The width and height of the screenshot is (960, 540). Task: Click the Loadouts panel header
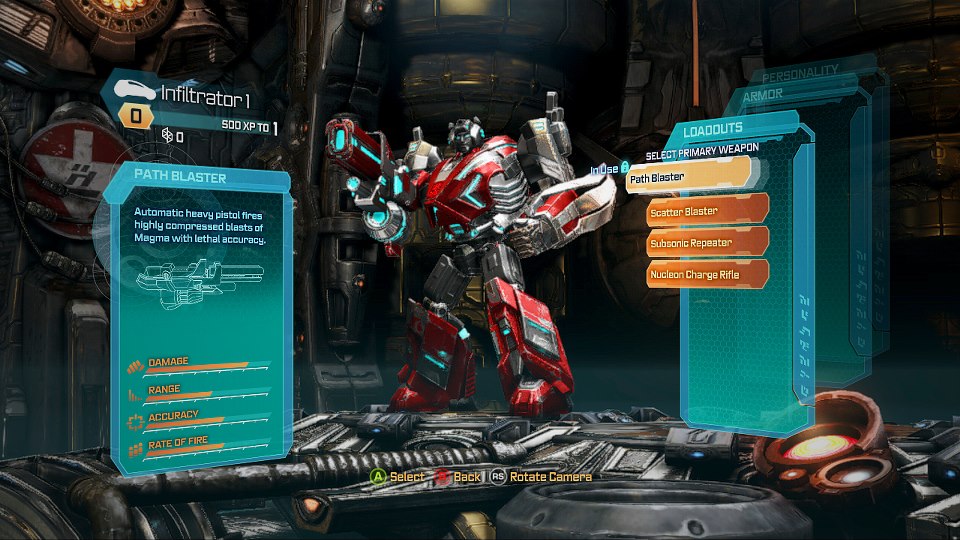tap(713, 129)
